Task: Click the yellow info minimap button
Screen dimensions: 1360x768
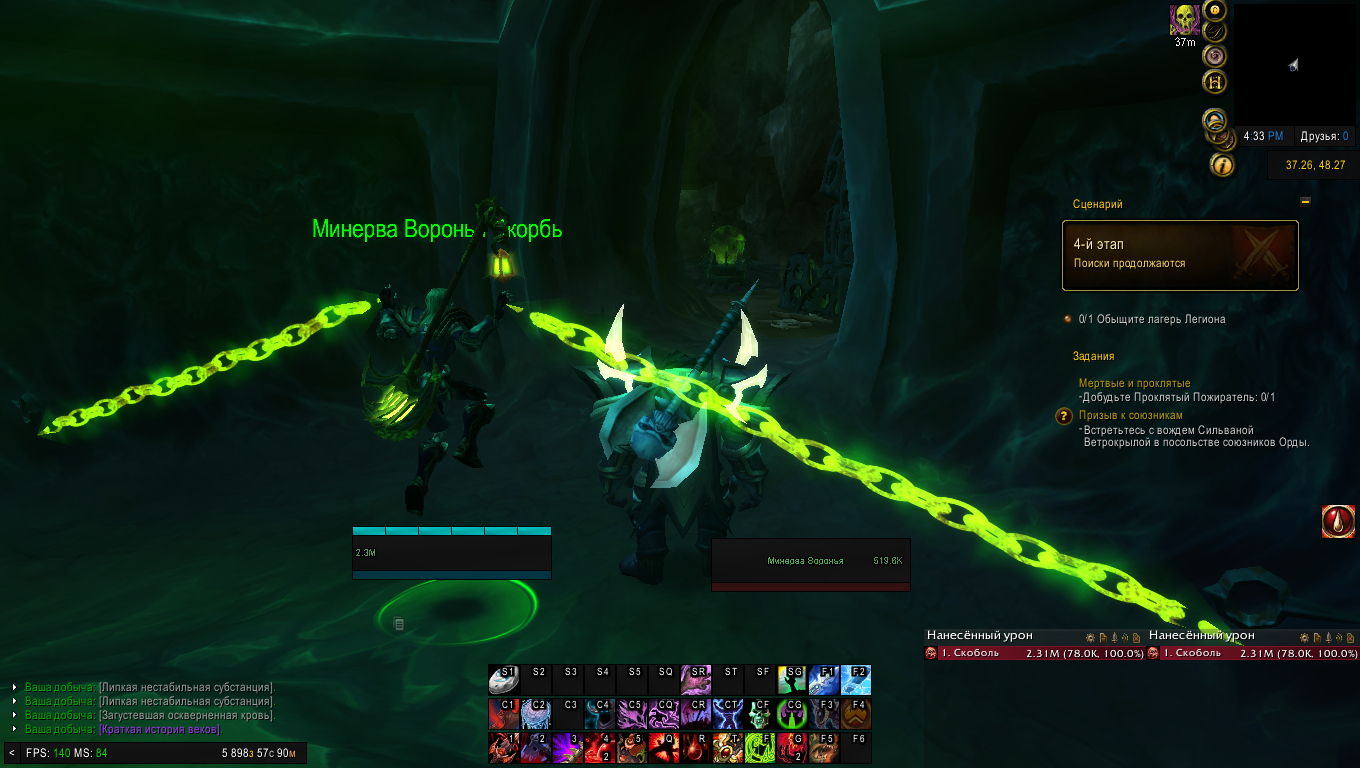Action: pyautogui.click(x=1222, y=164)
